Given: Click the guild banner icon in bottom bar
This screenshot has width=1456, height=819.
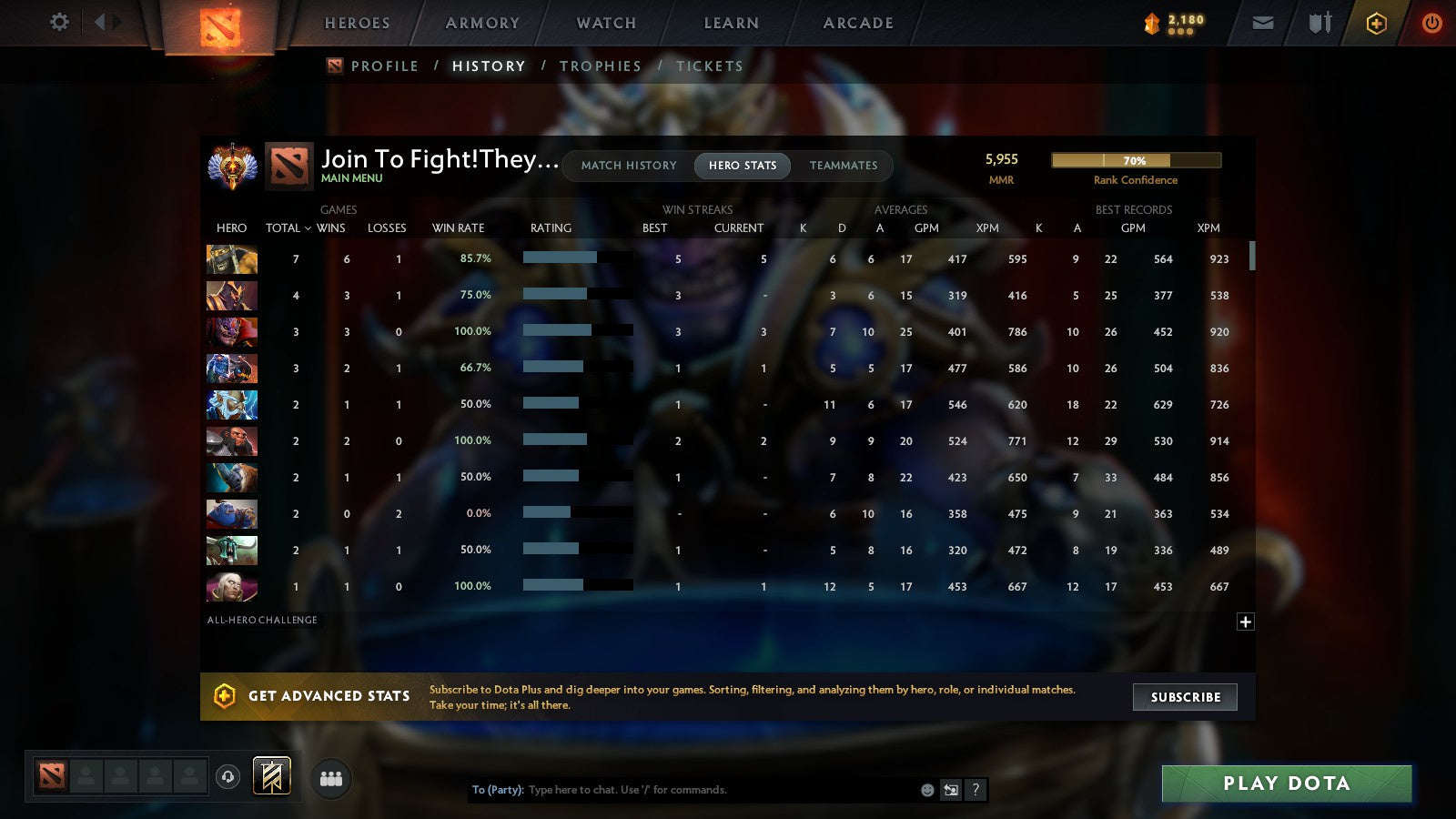Looking at the screenshot, I should click(270, 774).
